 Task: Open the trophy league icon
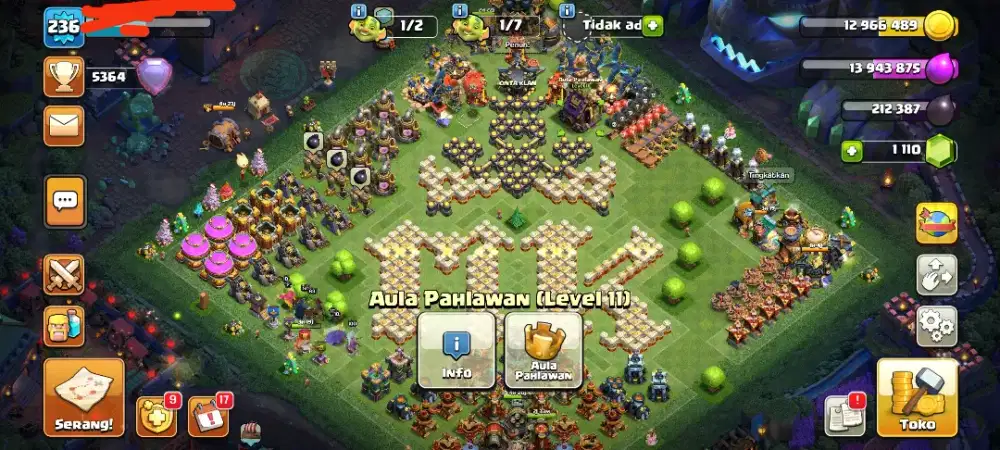[x=64, y=76]
